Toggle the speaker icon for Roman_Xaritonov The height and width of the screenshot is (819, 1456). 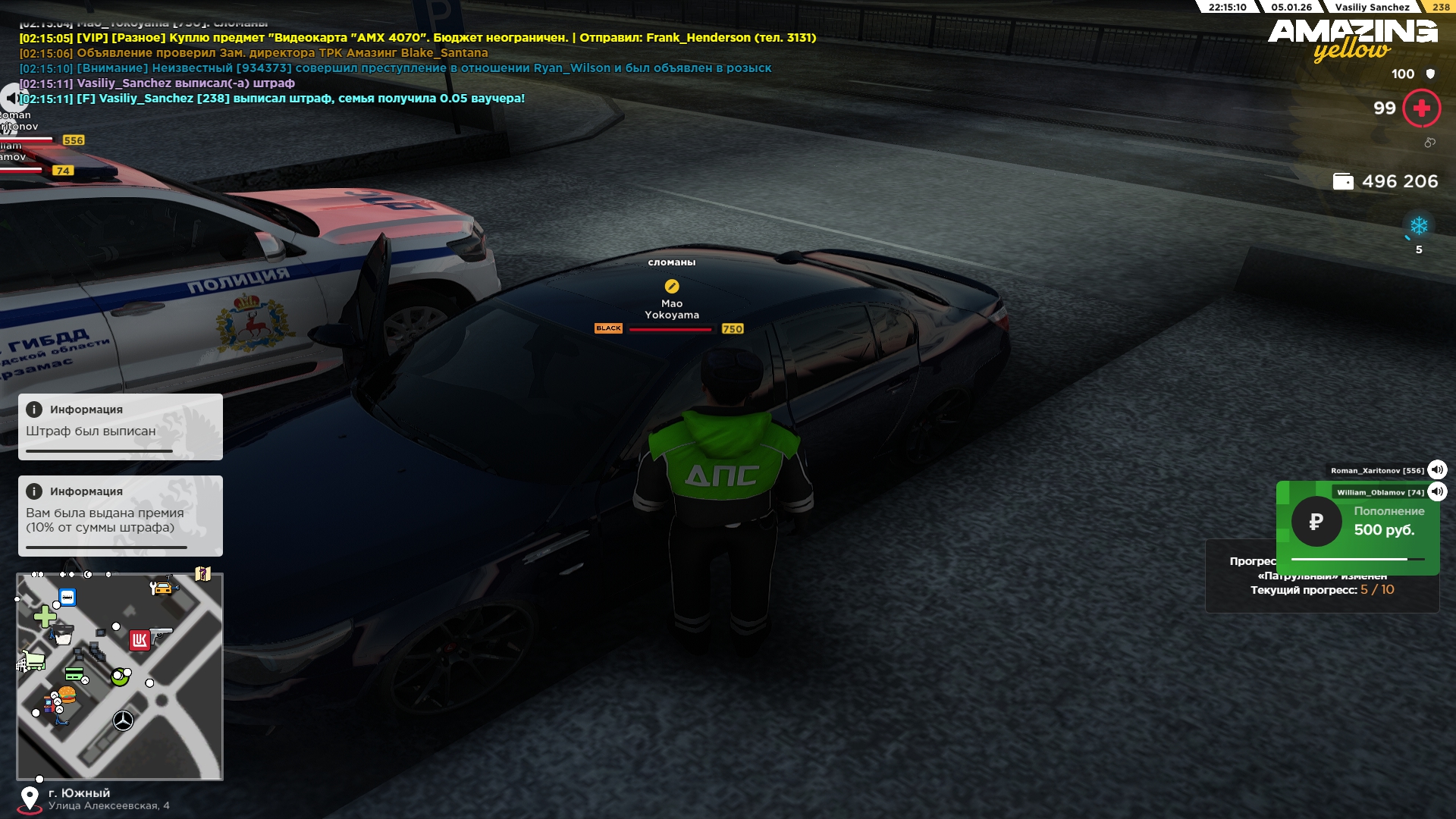click(x=1437, y=470)
